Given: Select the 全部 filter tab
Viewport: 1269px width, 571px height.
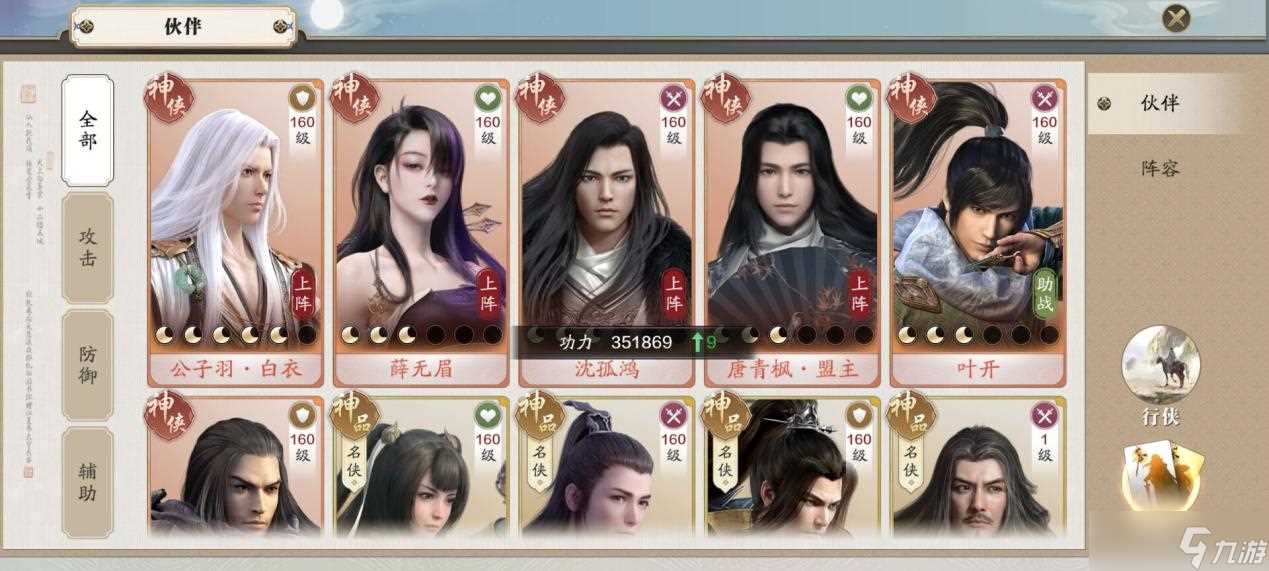Looking at the screenshot, I should tap(88, 130).
